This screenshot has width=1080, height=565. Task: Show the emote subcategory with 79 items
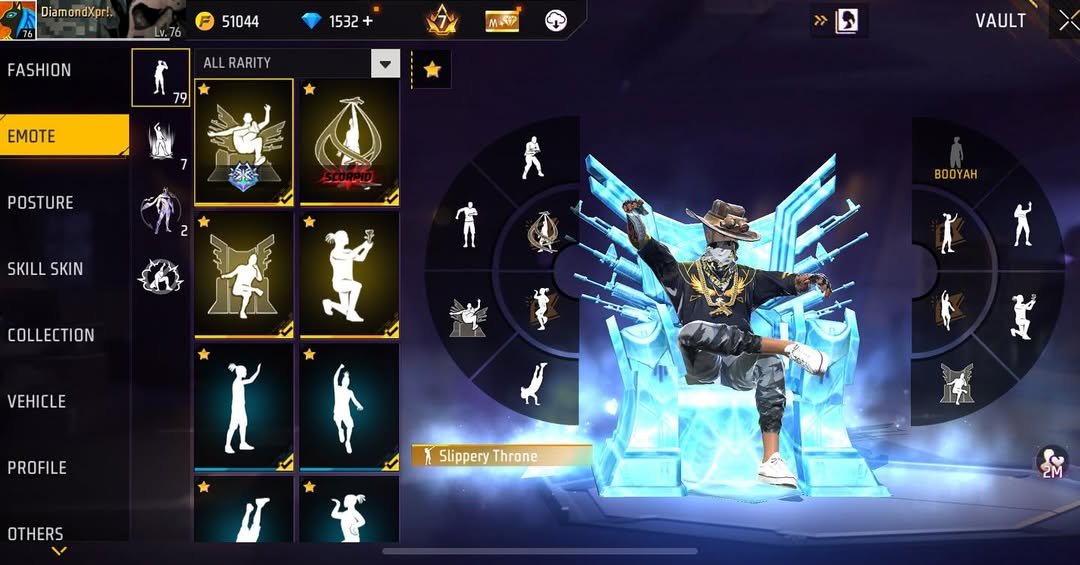point(160,77)
